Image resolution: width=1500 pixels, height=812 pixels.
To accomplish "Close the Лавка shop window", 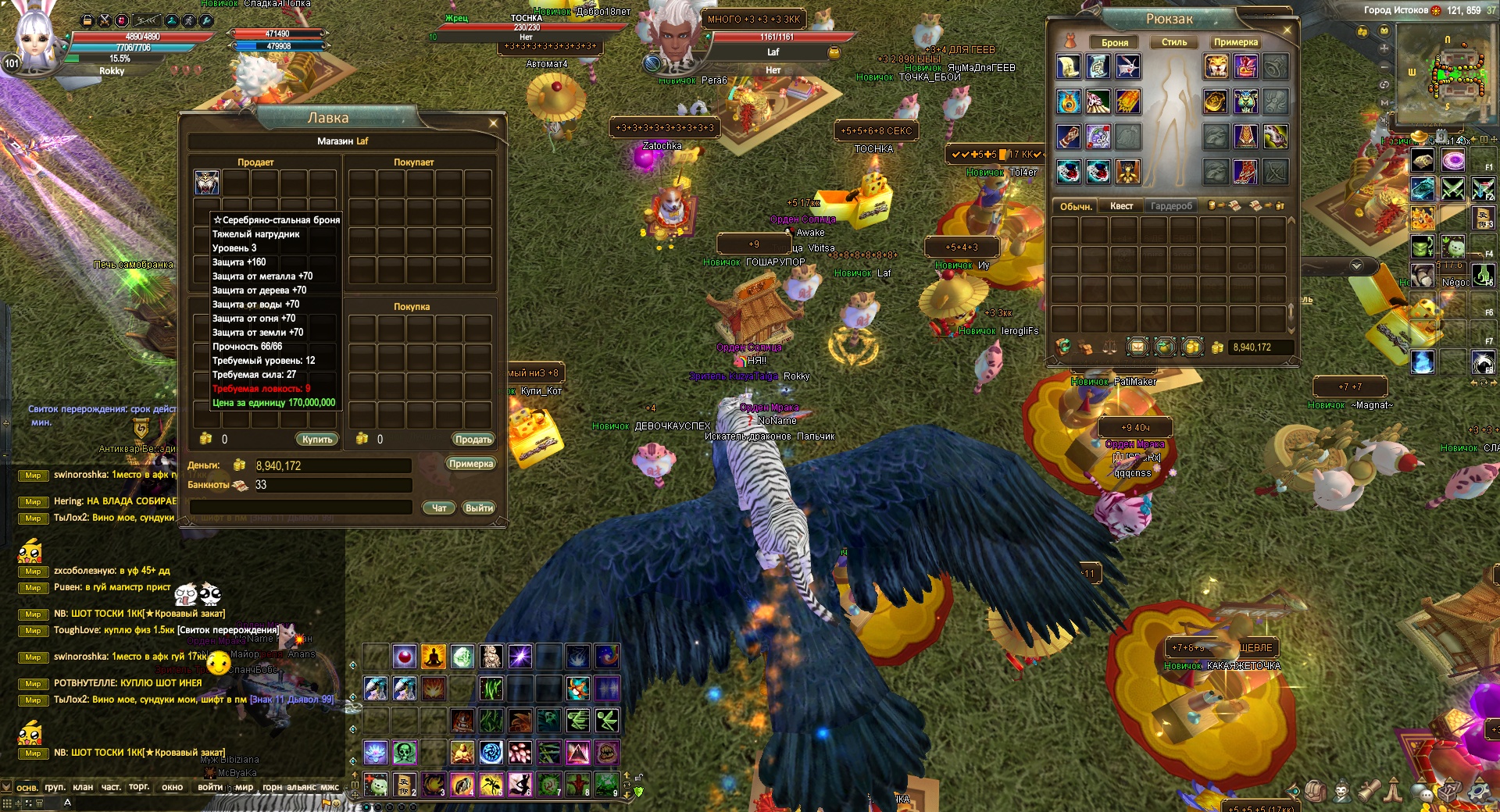I will (493, 123).
